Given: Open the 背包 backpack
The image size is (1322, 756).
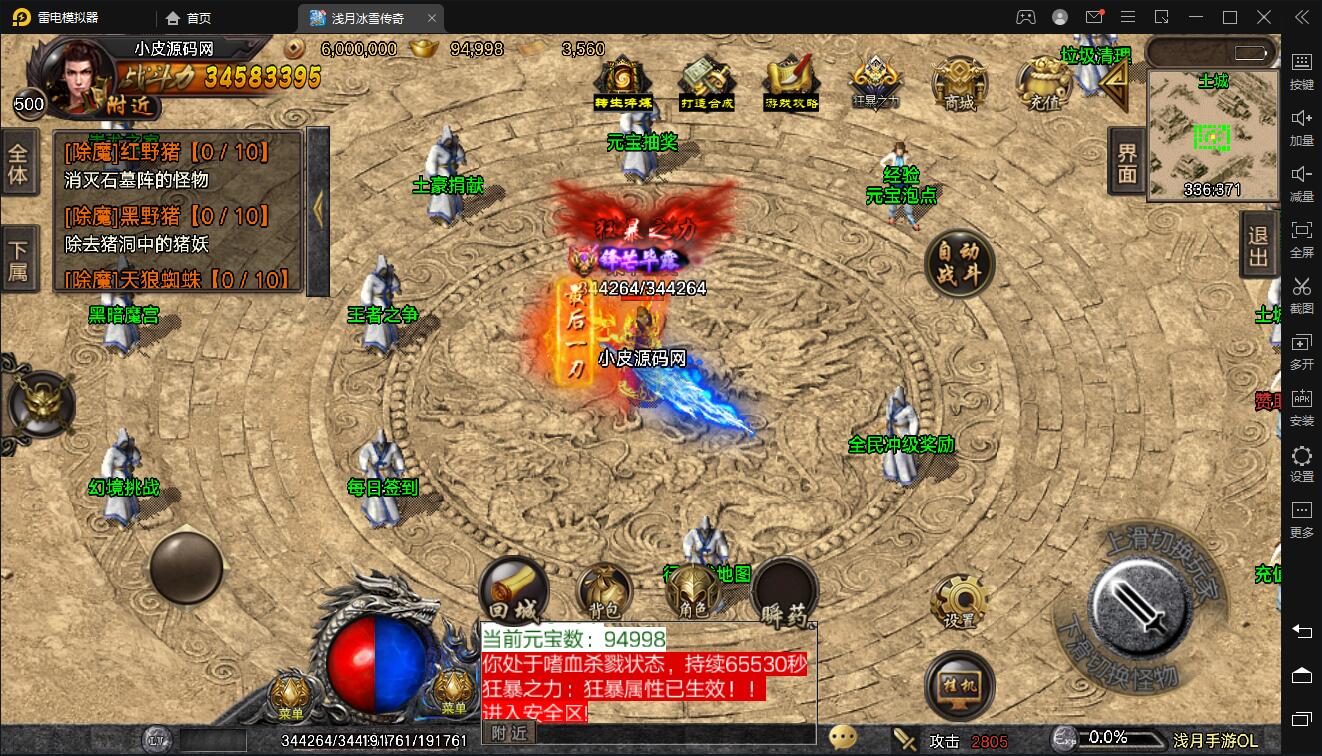Looking at the screenshot, I should coord(603,592).
